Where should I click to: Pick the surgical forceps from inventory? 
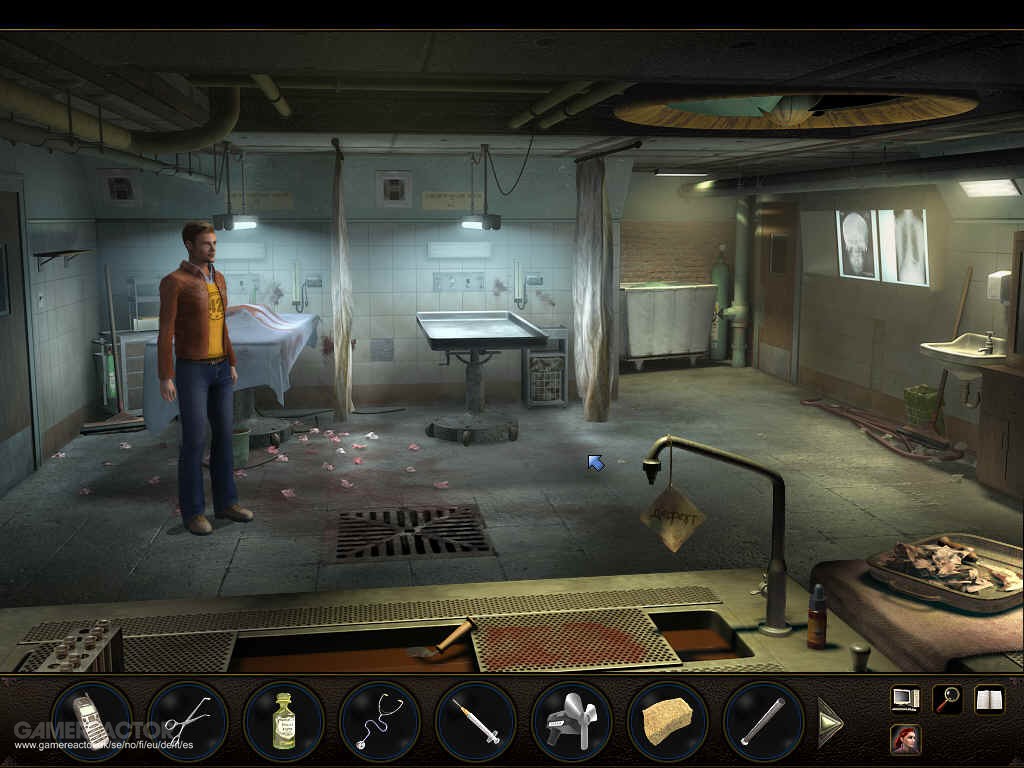click(x=186, y=720)
